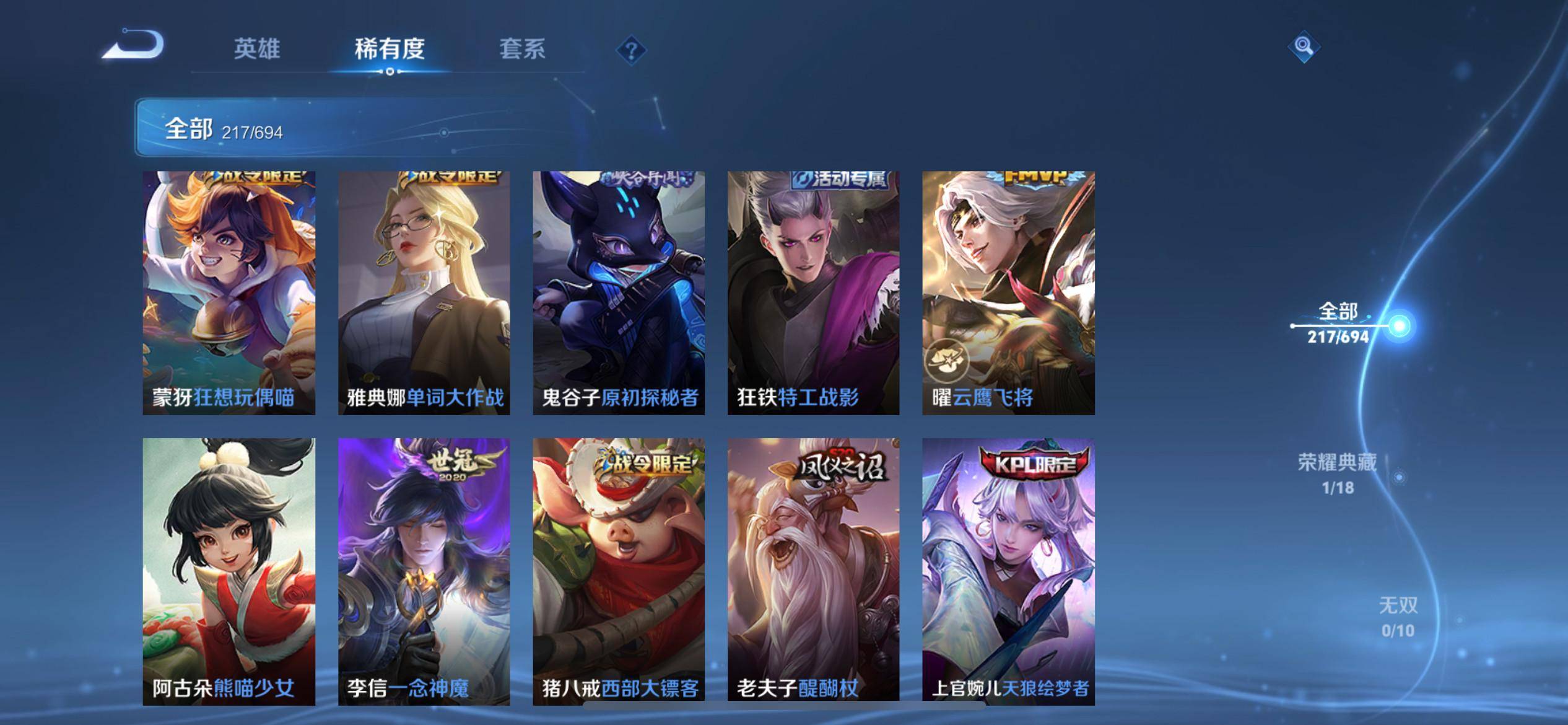Filter by 荣耀典藏 rarity

[1338, 474]
